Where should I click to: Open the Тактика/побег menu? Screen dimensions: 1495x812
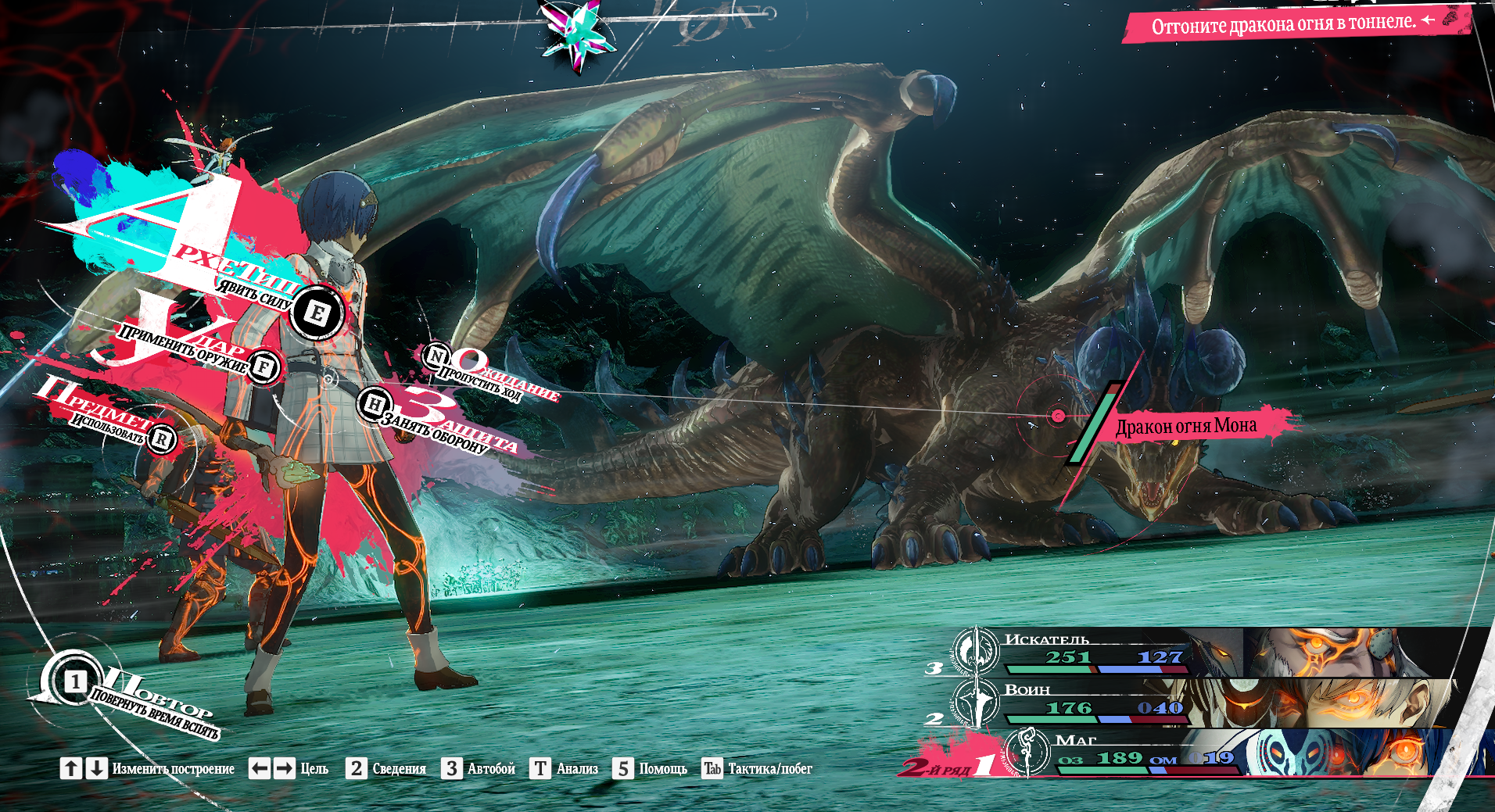pos(758,769)
